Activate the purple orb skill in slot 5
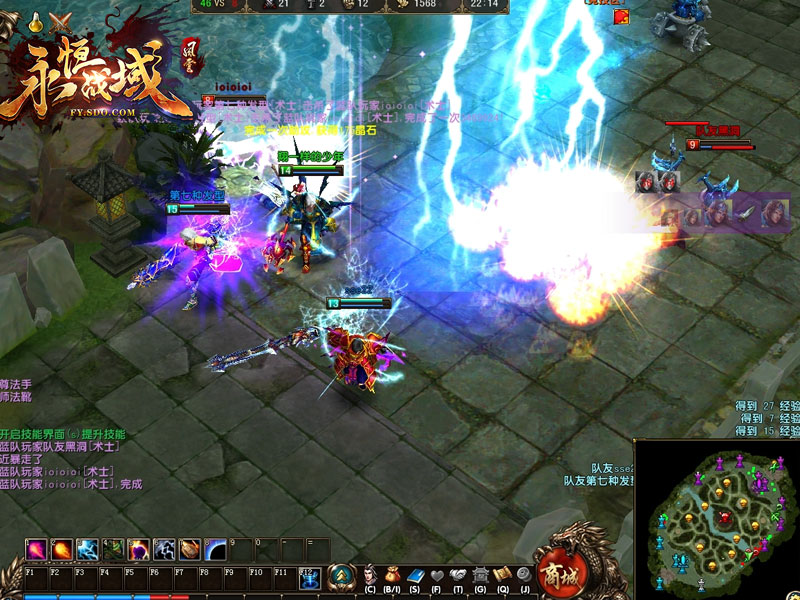 tap(139, 549)
